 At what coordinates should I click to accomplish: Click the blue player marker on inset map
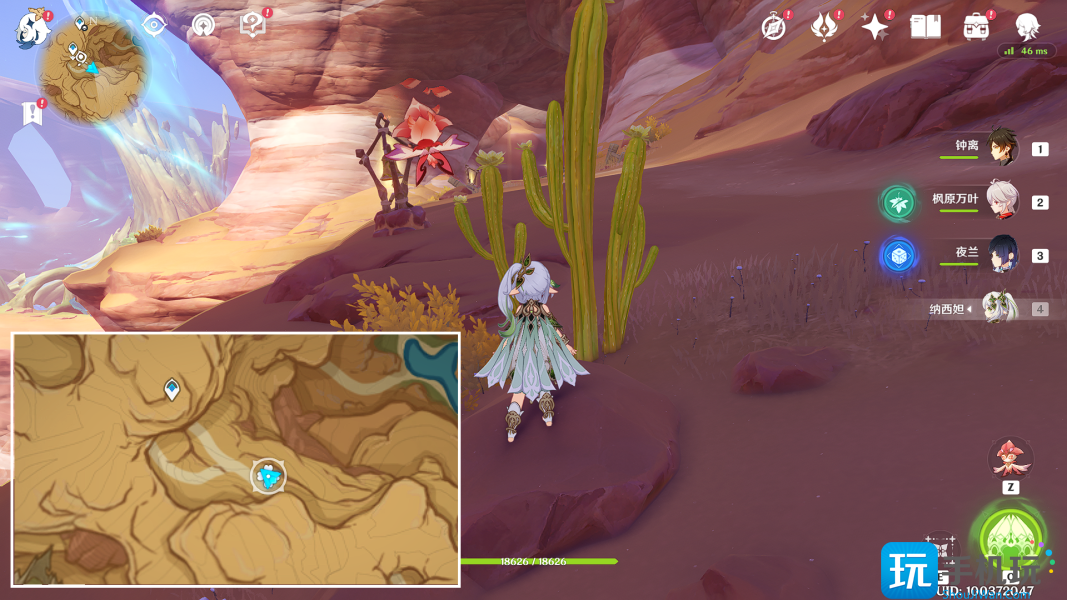pyautogui.click(x=268, y=477)
